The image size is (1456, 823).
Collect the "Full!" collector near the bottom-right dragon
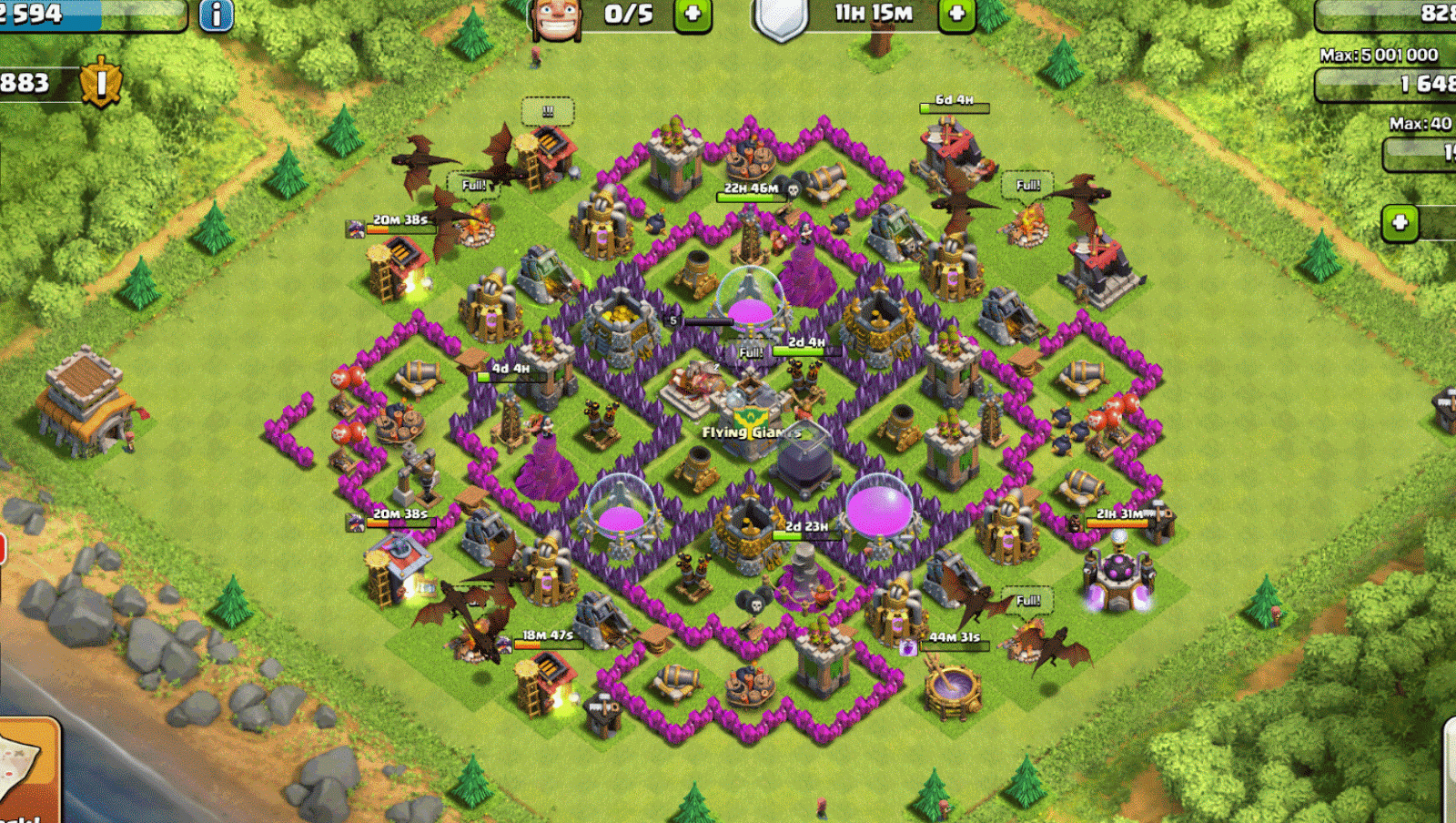click(x=1026, y=601)
